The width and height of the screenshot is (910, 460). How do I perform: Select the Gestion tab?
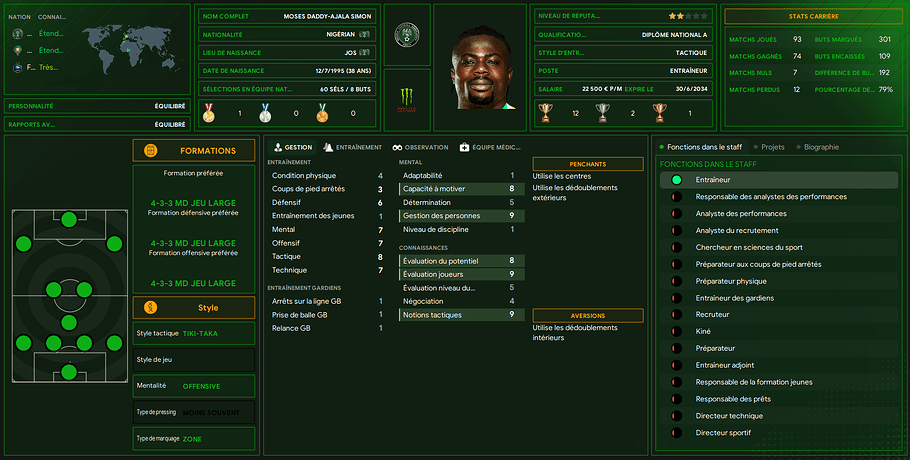[x=292, y=147]
